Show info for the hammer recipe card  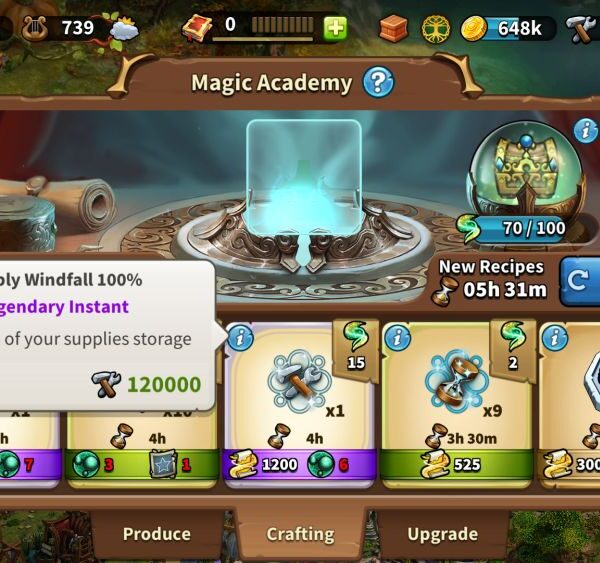click(x=240, y=338)
